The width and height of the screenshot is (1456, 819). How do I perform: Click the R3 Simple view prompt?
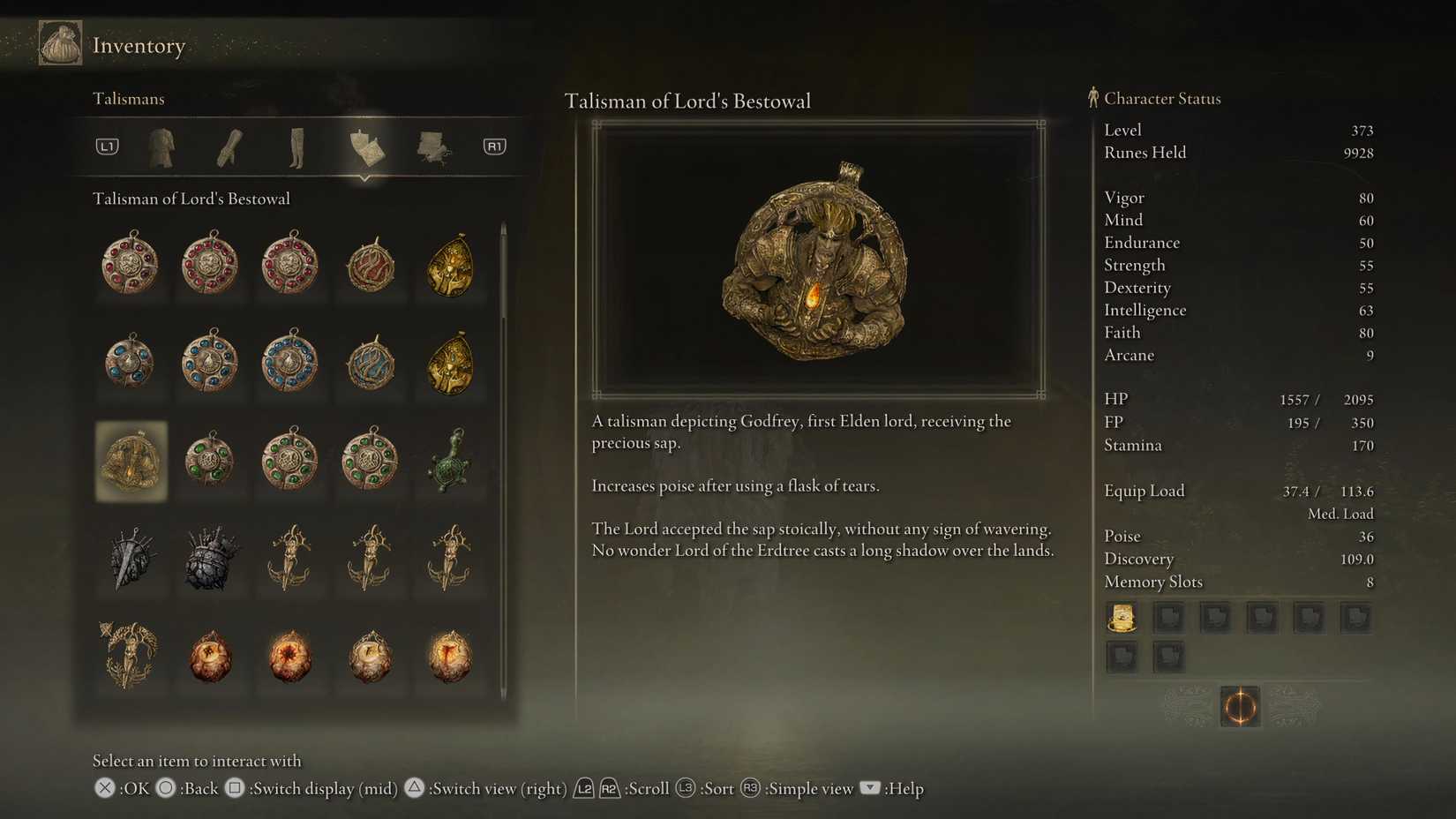(750, 788)
